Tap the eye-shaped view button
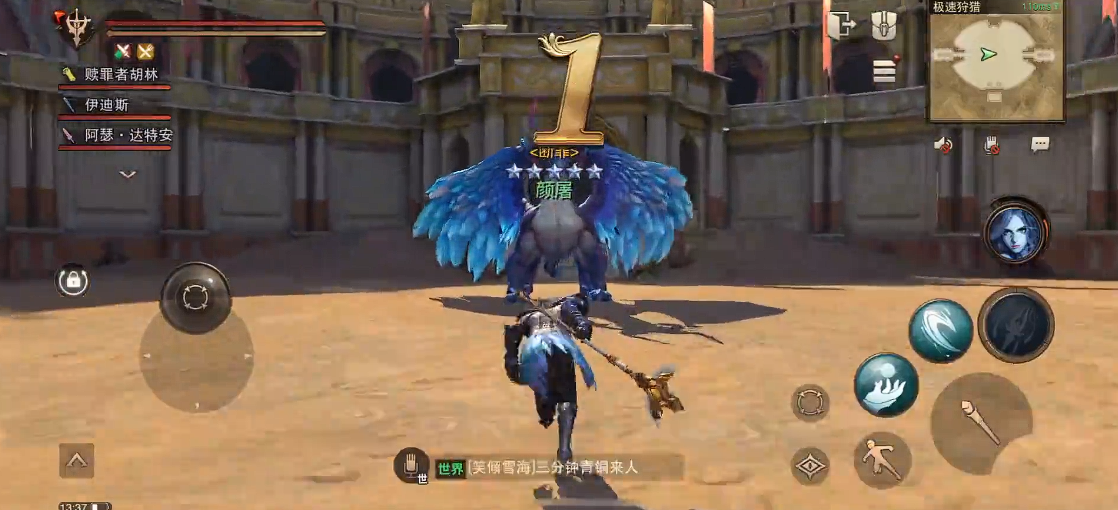Image resolution: width=1118 pixels, height=510 pixels. [x=810, y=466]
